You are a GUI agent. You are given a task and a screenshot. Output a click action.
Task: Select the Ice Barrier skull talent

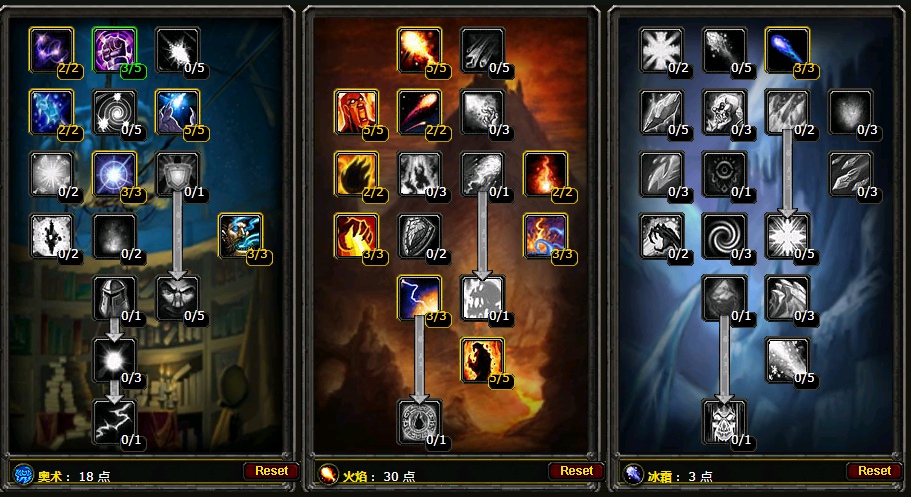(x=724, y=422)
